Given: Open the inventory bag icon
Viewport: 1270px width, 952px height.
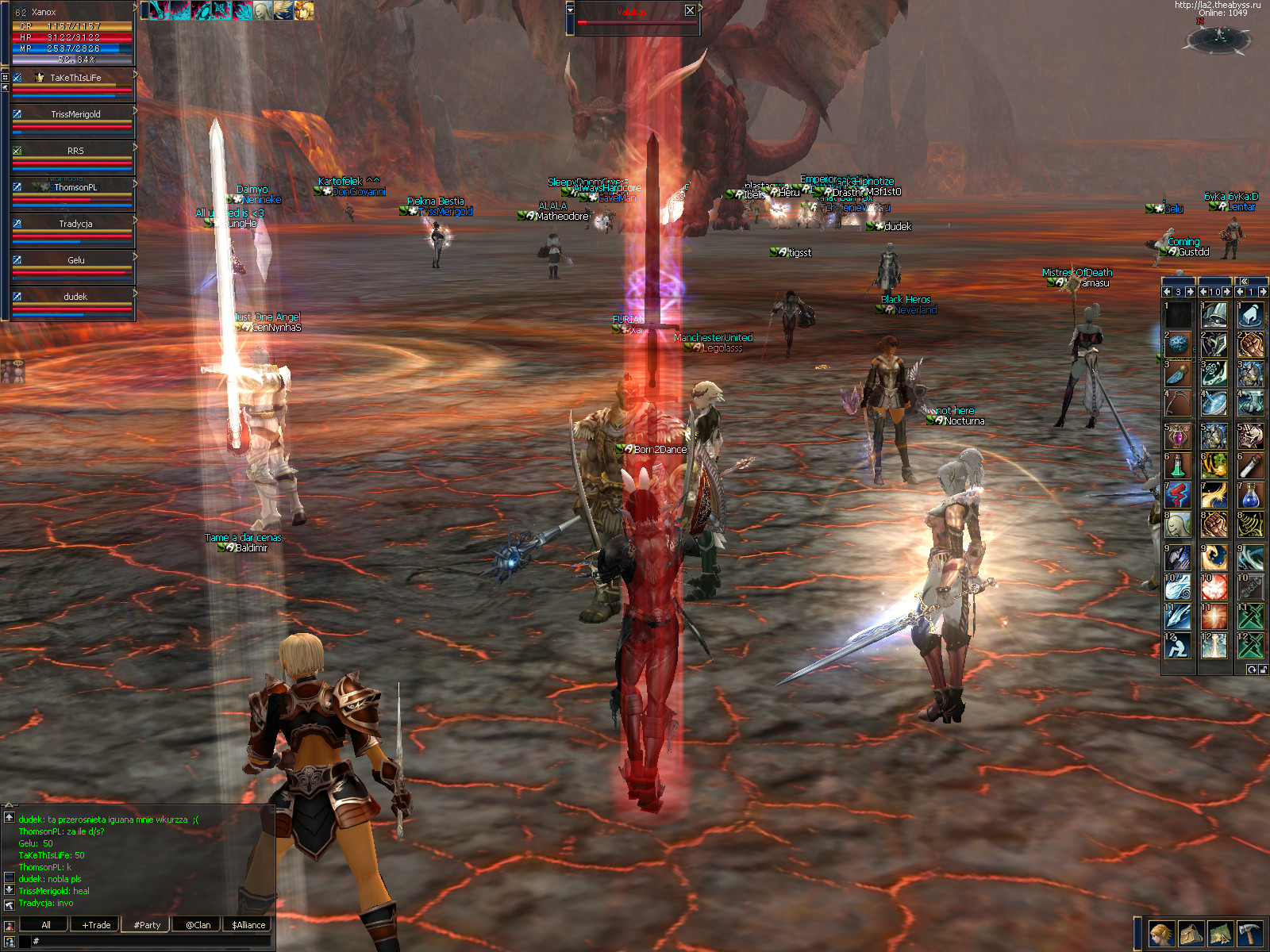Looking at the screenshot, I should 1191,934.
